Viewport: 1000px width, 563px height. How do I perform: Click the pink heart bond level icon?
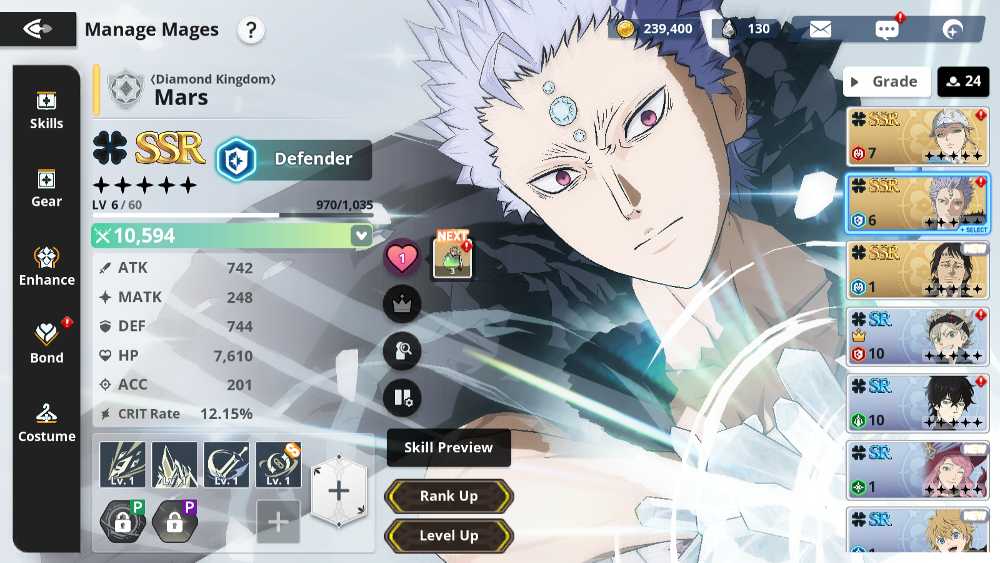[x=402, y=260]
